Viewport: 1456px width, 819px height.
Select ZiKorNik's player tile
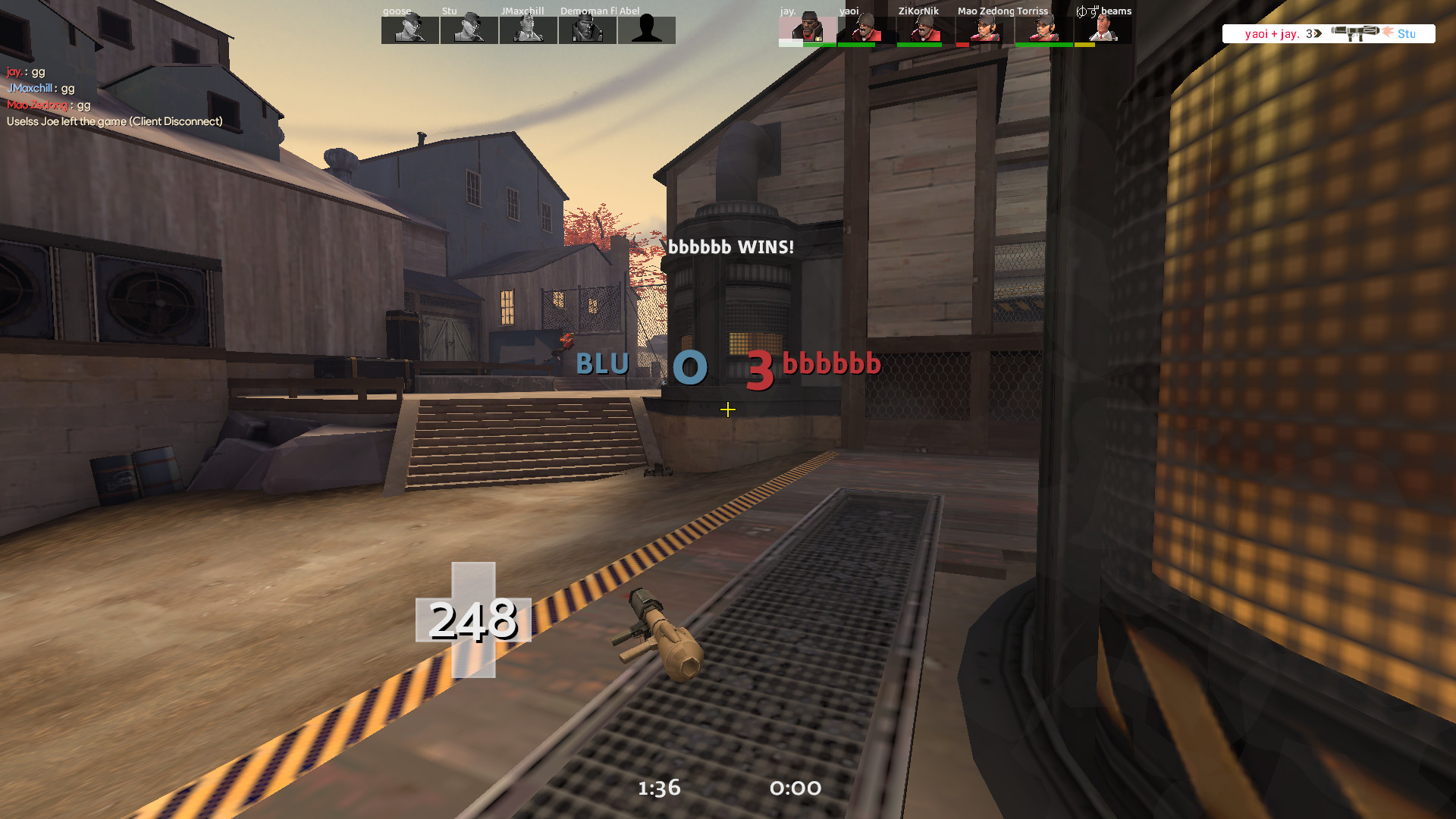[926, 30]
